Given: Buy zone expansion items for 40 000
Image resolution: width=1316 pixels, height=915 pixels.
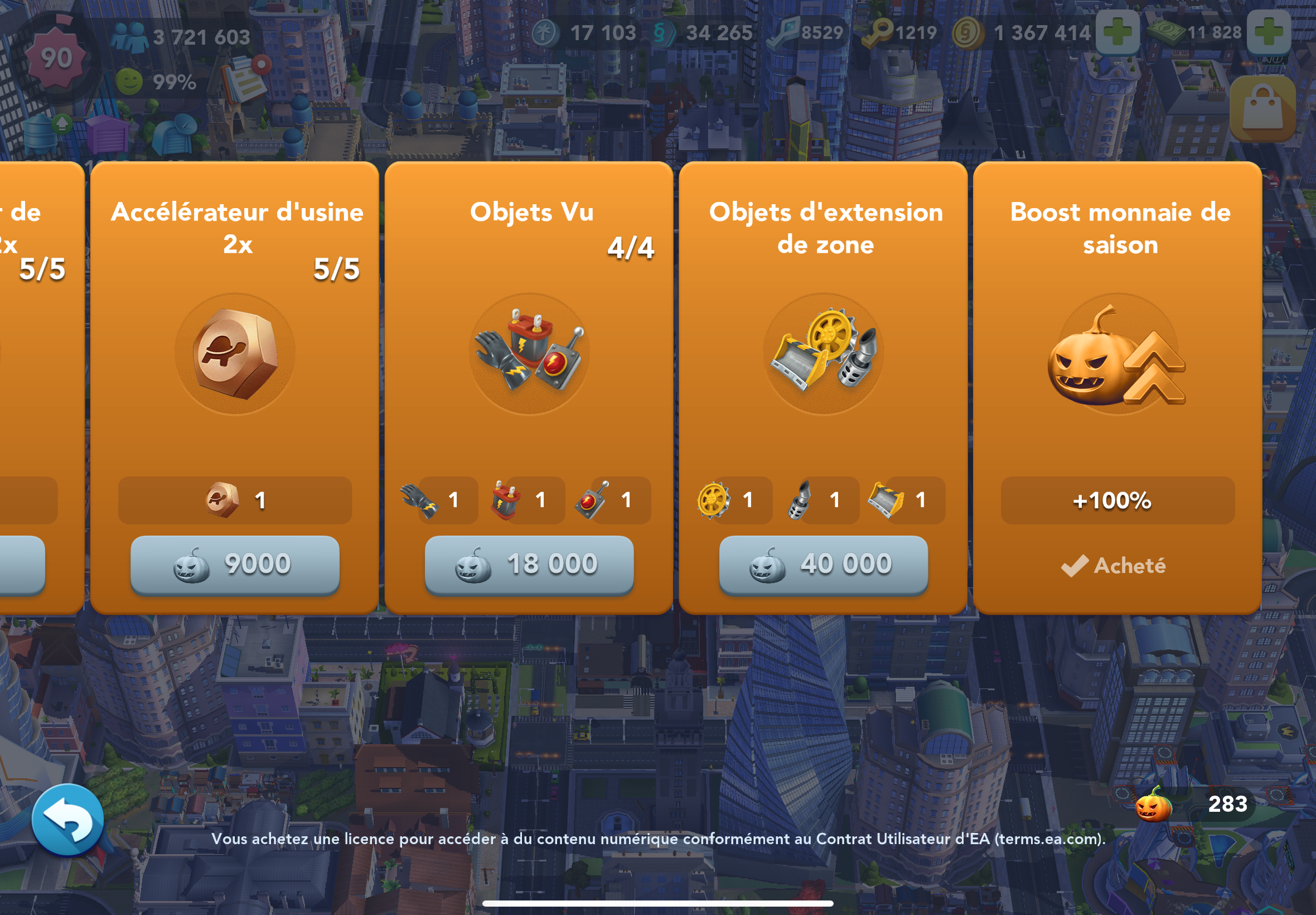Looking at the screenshot, I should tap(823, 565).
